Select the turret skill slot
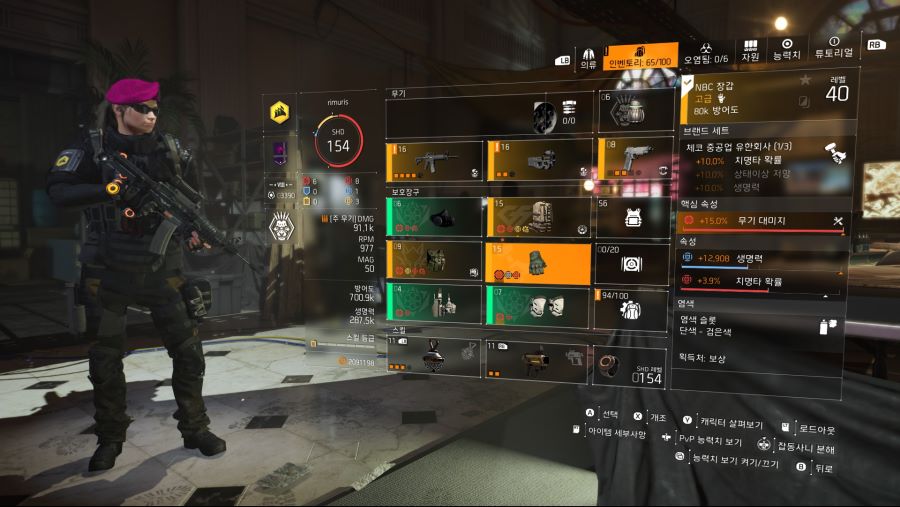The image size is (900, 507). pyautogui.click(x=537, y=357)
